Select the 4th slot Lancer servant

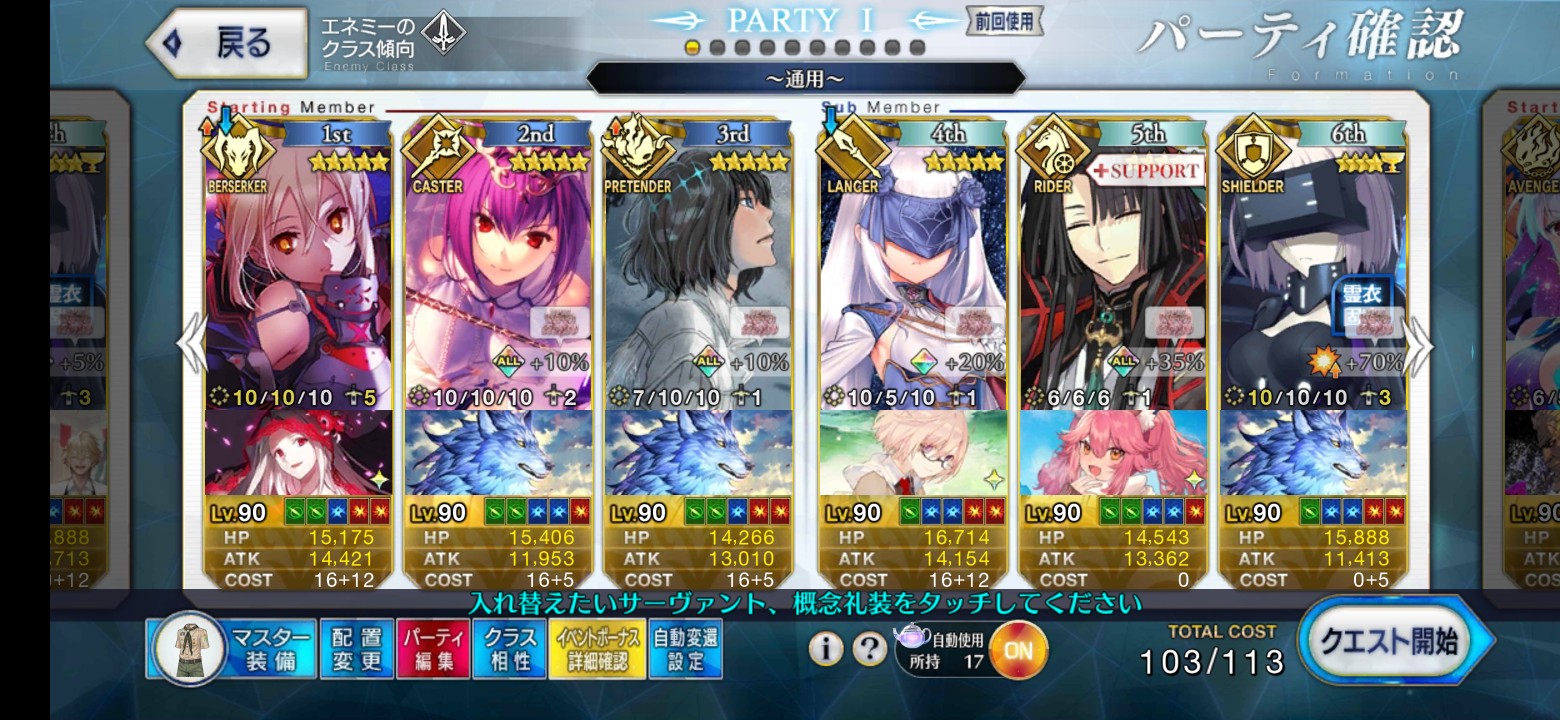912,290
